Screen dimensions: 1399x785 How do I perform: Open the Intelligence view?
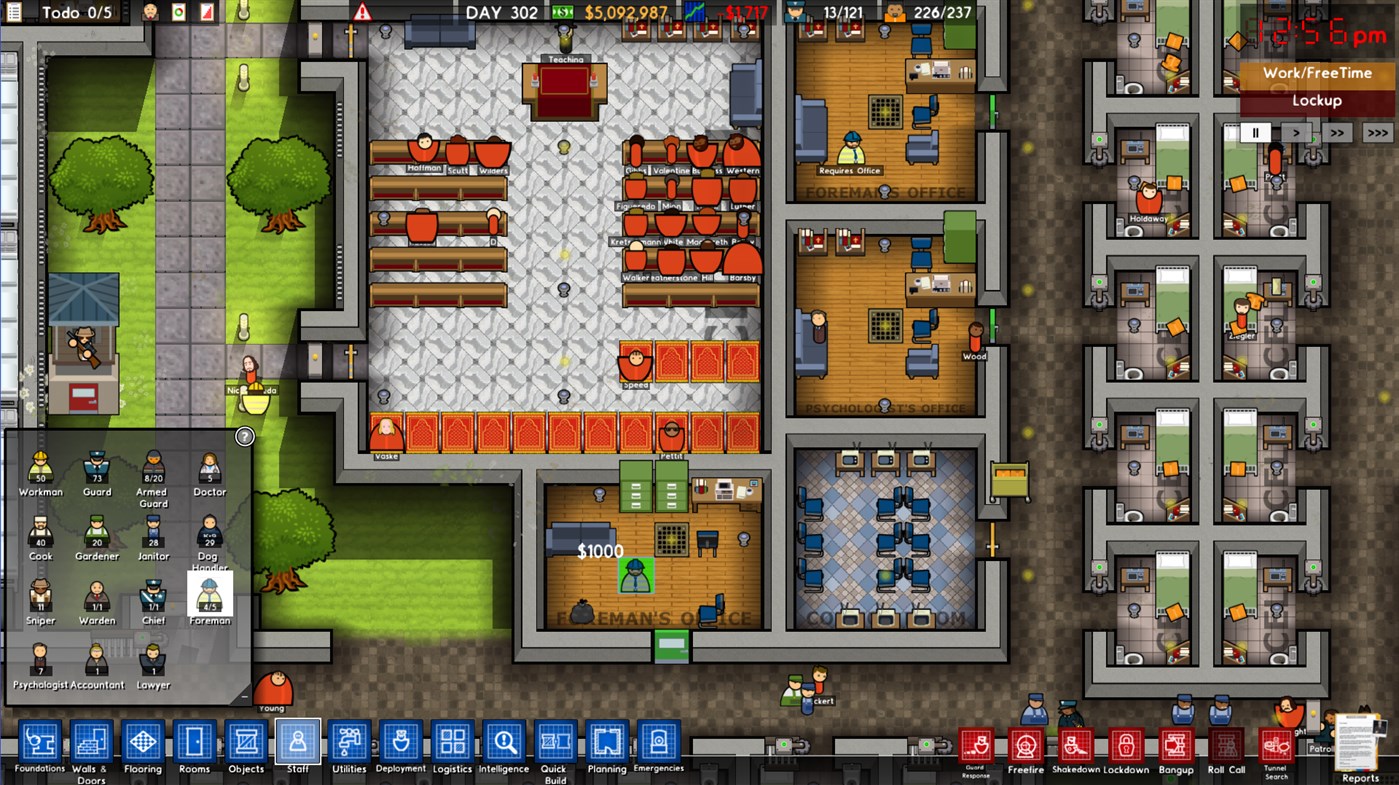click(x=504, y=743)
